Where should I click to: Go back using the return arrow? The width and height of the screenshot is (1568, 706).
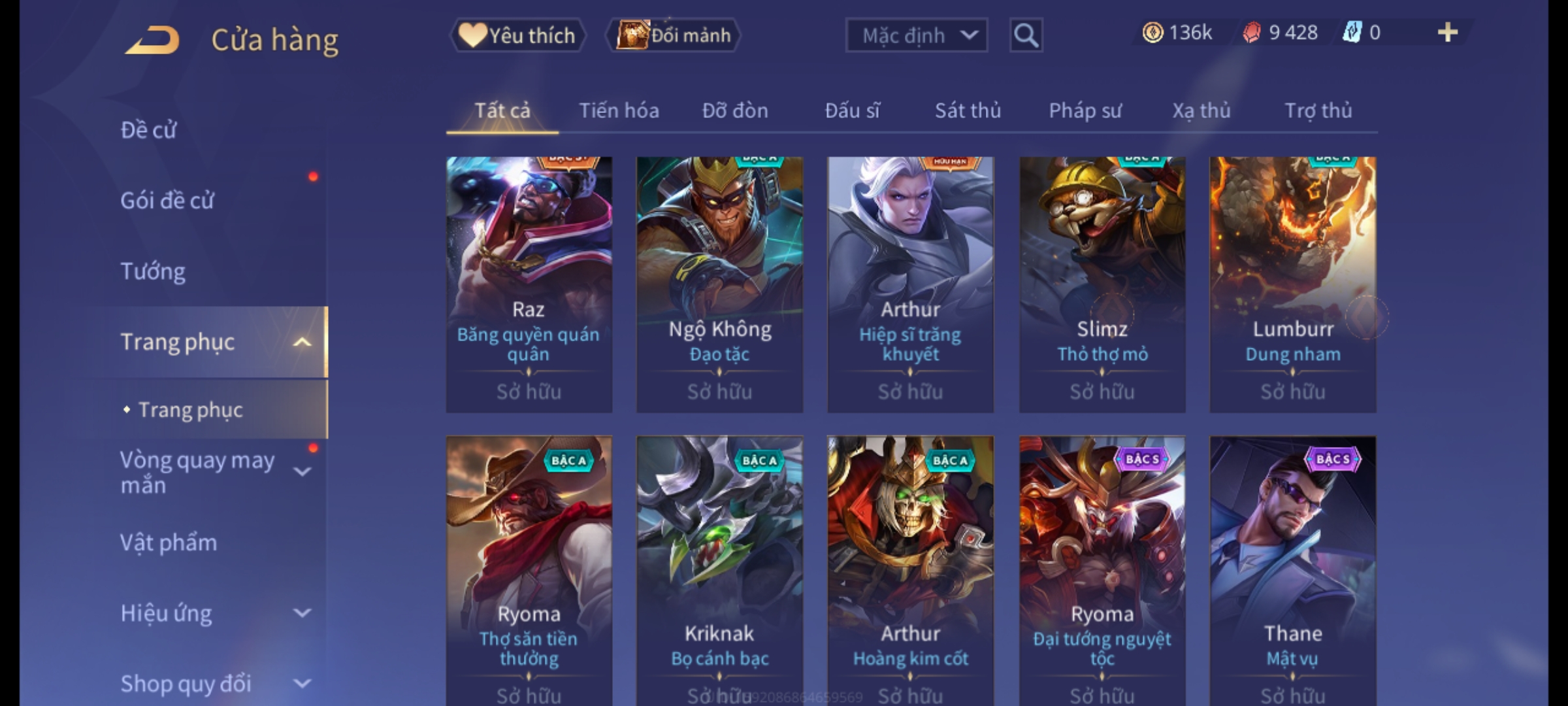(x=153, y=39)
